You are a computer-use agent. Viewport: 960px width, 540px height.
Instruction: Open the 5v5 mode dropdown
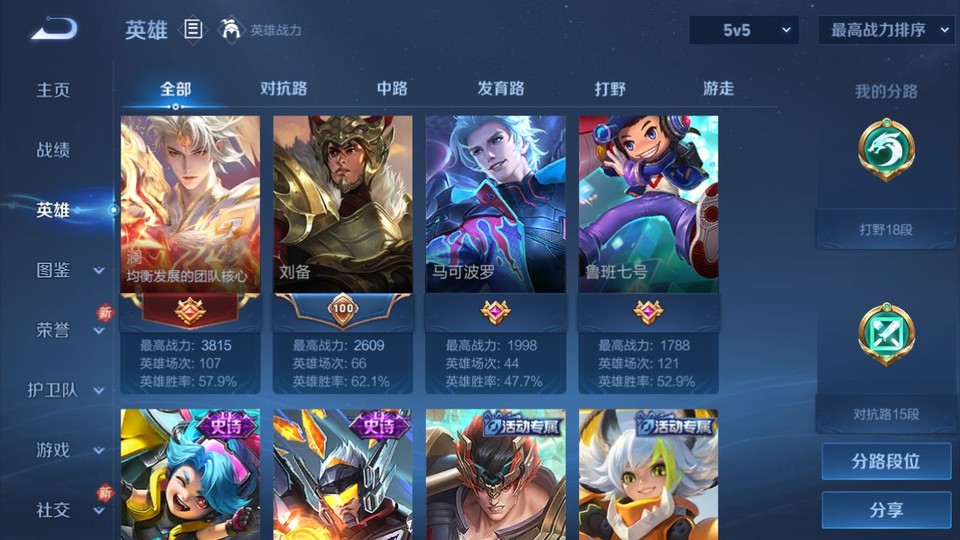click(x=743, y=30)
